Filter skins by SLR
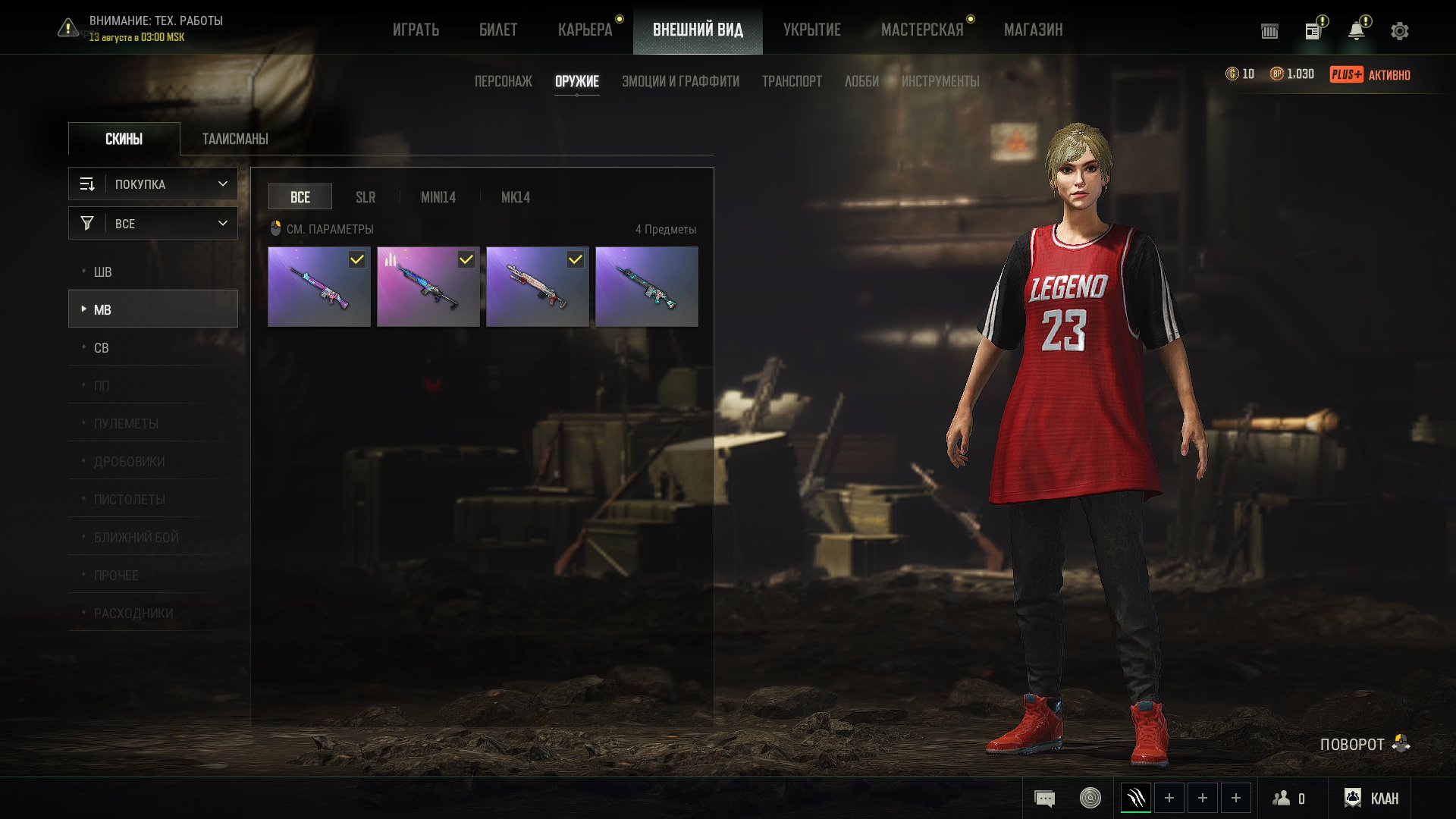The height and width of the screenshot is (819, 1456). [x=366, y=197]
